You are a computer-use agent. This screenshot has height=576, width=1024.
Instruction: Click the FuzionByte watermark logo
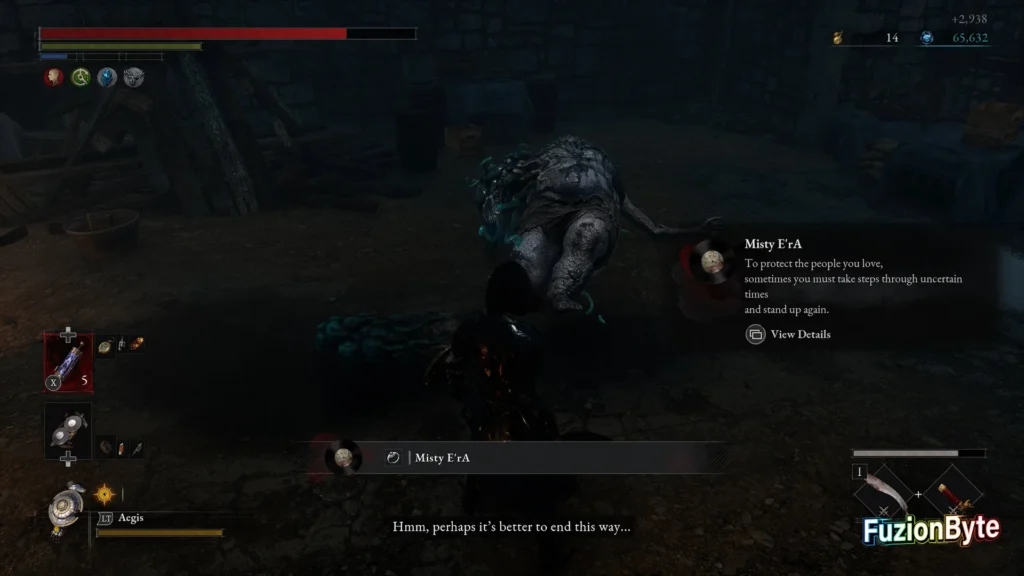[x=930, y=530]
